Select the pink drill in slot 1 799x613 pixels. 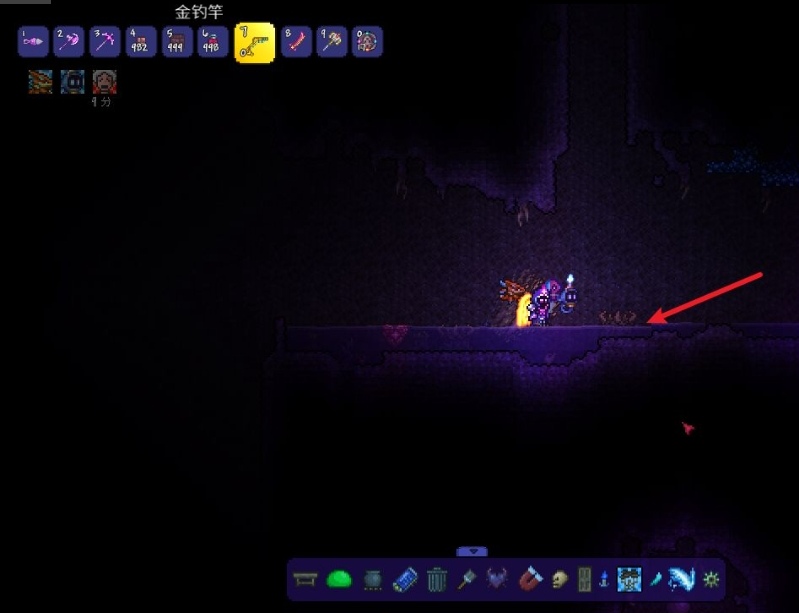(33, 42)
